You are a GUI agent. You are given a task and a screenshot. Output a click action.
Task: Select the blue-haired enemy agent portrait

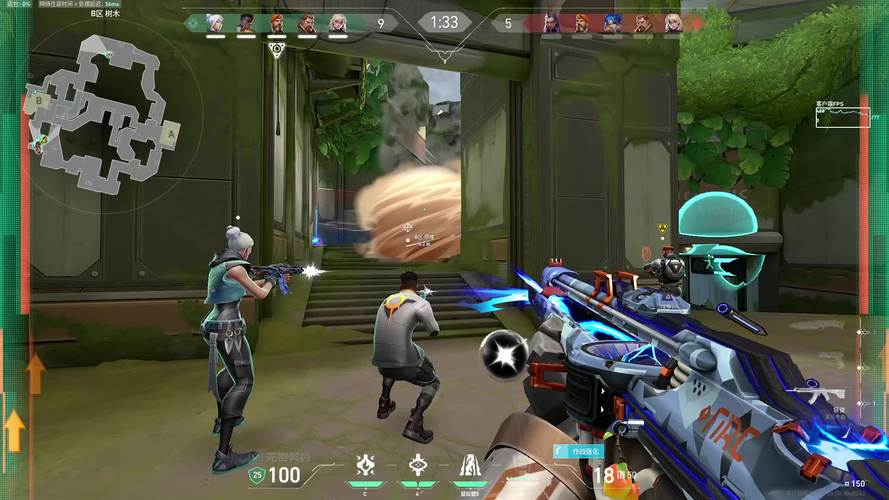click(x=612, y=22)
